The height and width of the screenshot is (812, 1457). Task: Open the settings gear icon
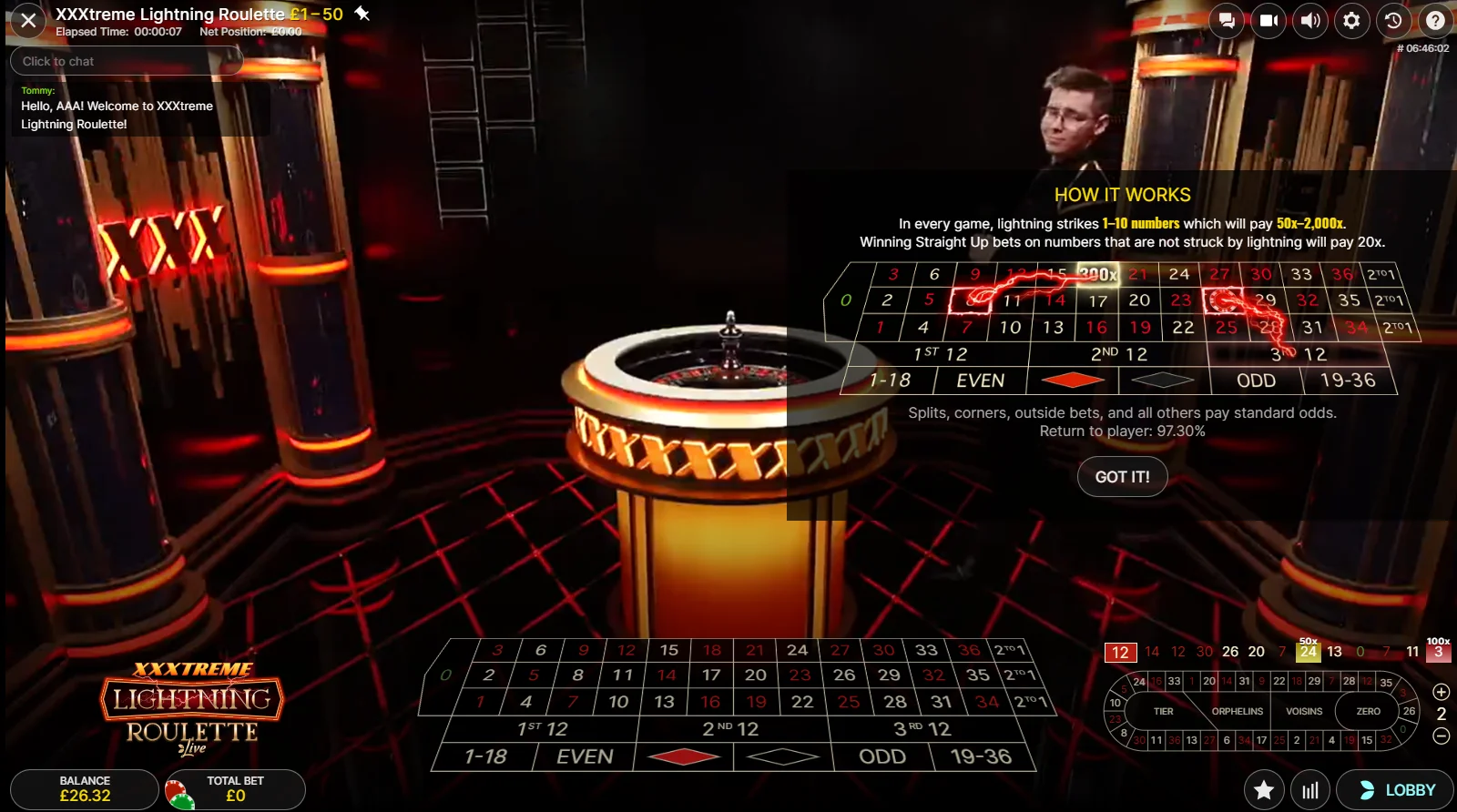[1352, 20]
